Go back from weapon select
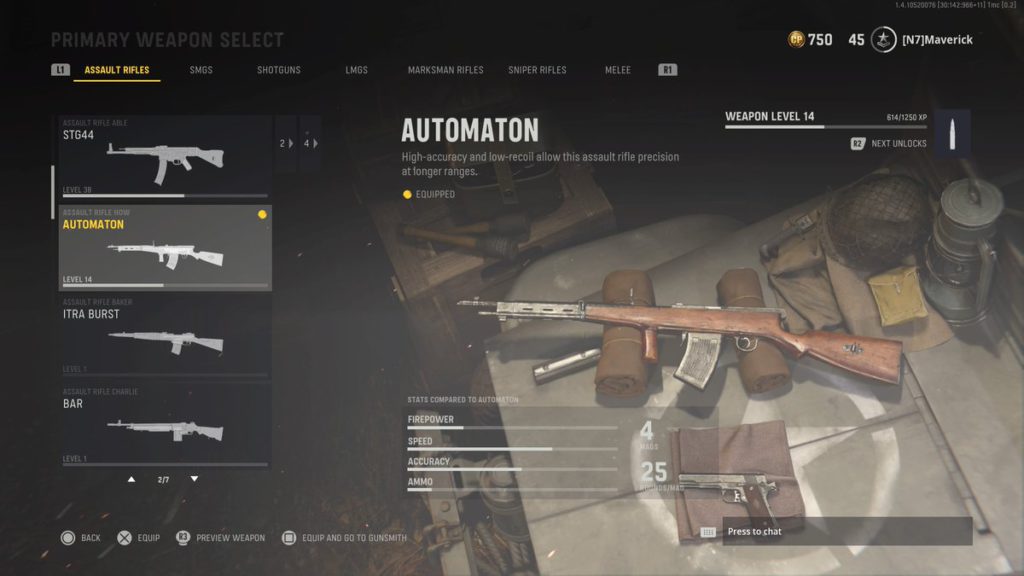 click(81, 538)
